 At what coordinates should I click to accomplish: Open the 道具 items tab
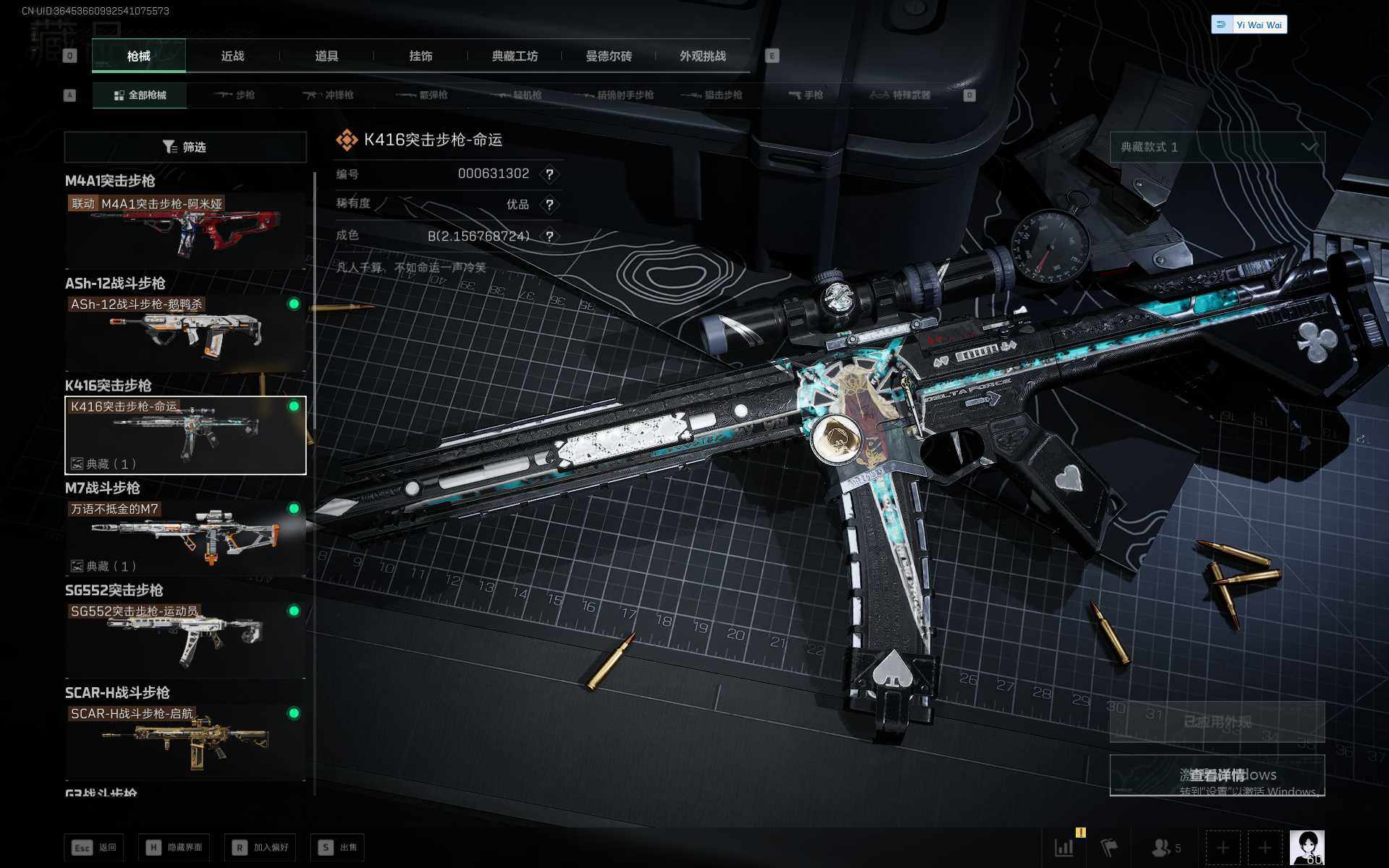326,56
